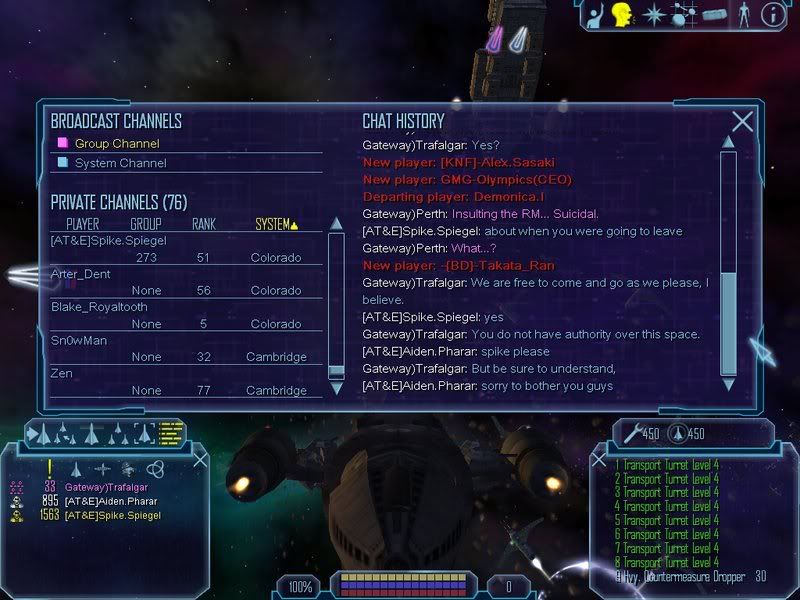800x600 pixels.
Task: Close the contact list panel
Action: click(x=200, y=460)
